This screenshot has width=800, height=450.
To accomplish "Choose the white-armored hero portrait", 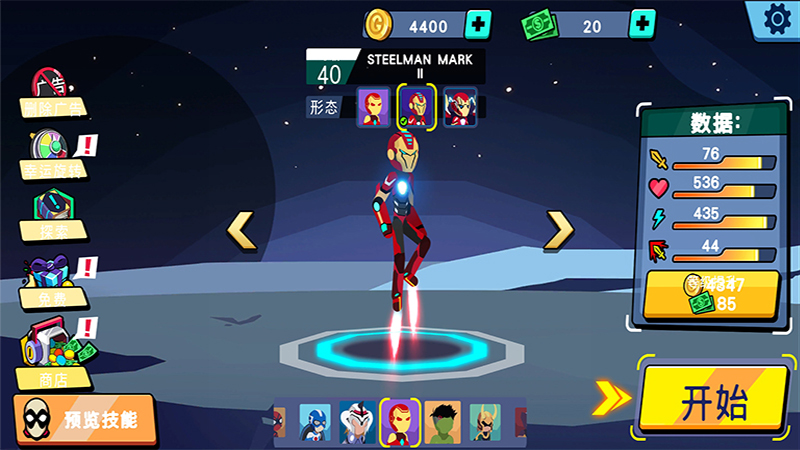I will 357,422.
